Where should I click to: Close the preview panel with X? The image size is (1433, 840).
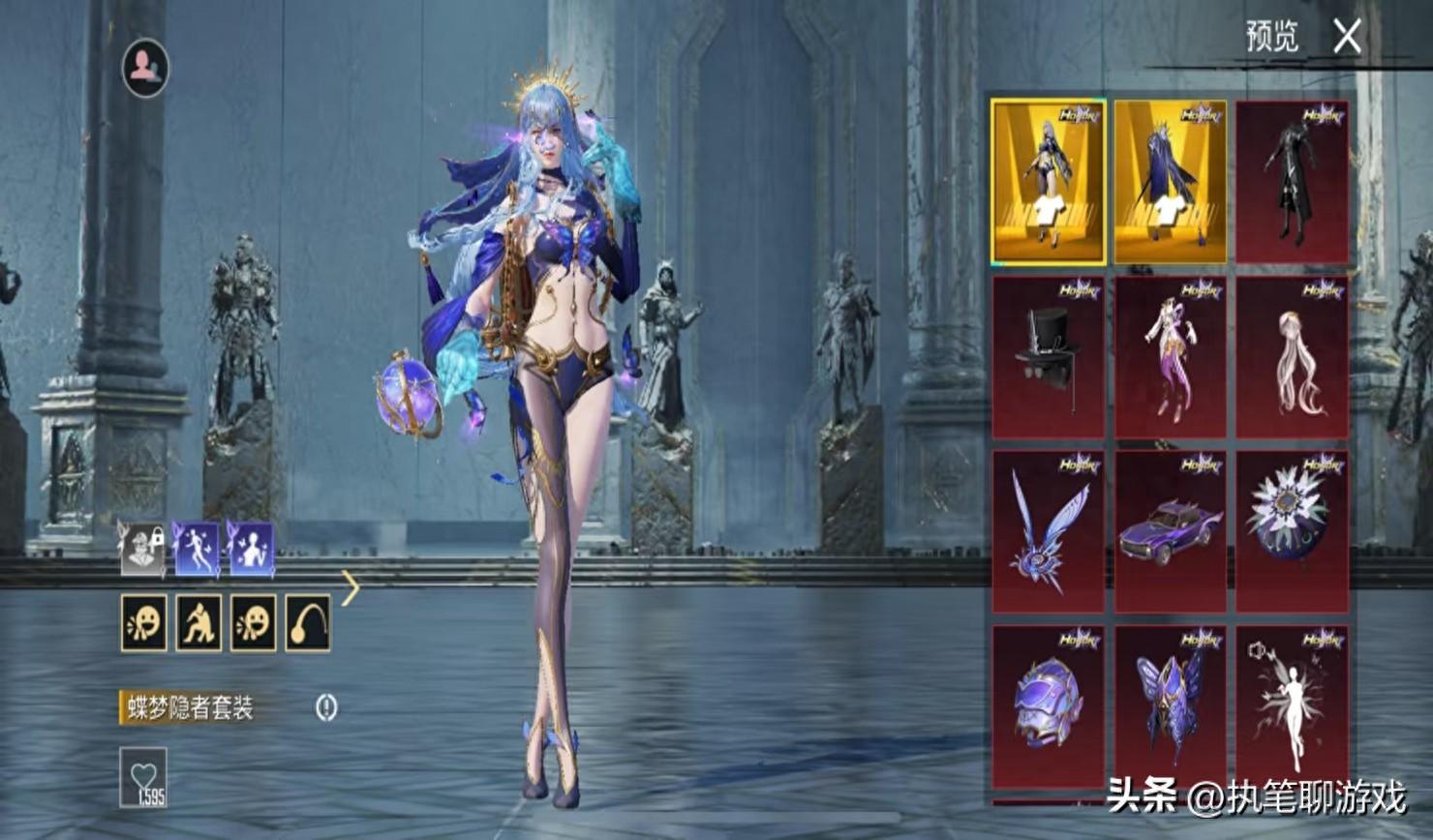click(1347, 38)
